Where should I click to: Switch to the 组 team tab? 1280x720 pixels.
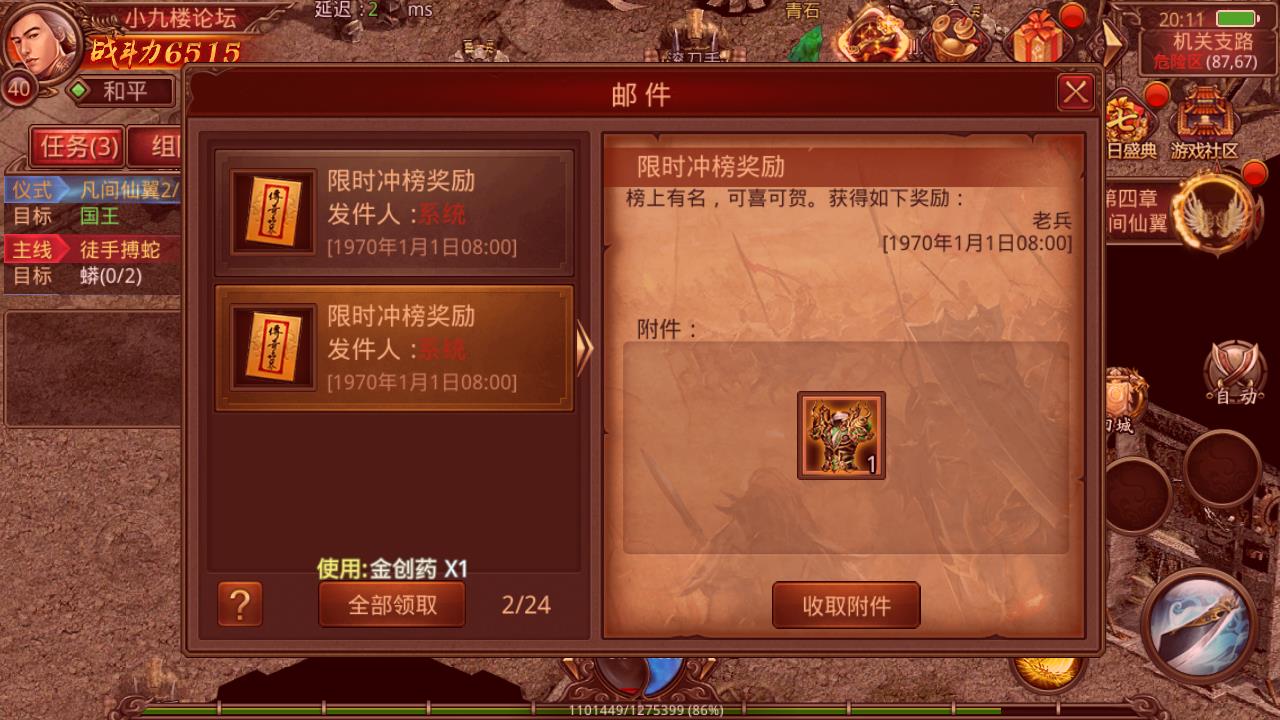[x=163, y=146]
